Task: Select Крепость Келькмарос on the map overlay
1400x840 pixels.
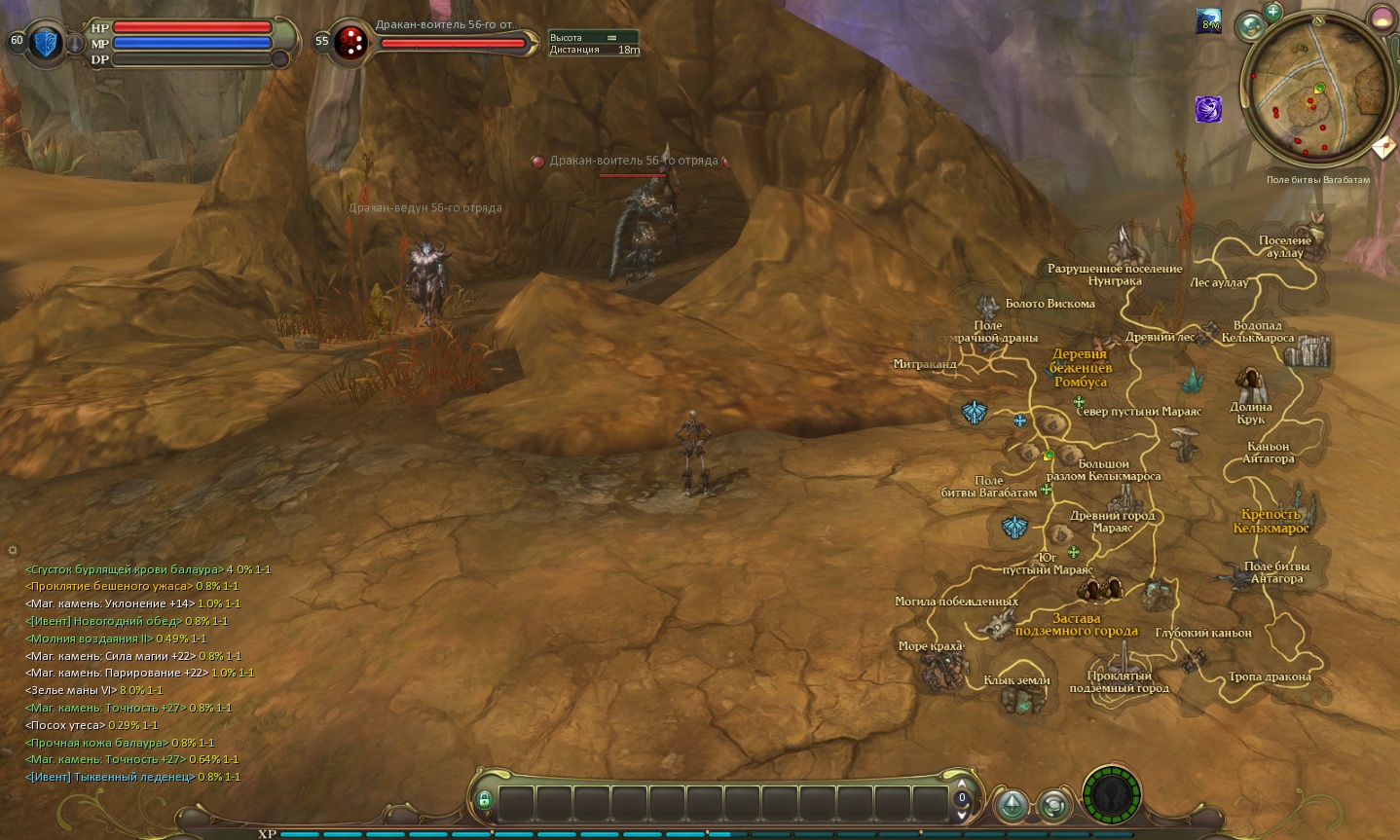Action: pos(1271,521)
